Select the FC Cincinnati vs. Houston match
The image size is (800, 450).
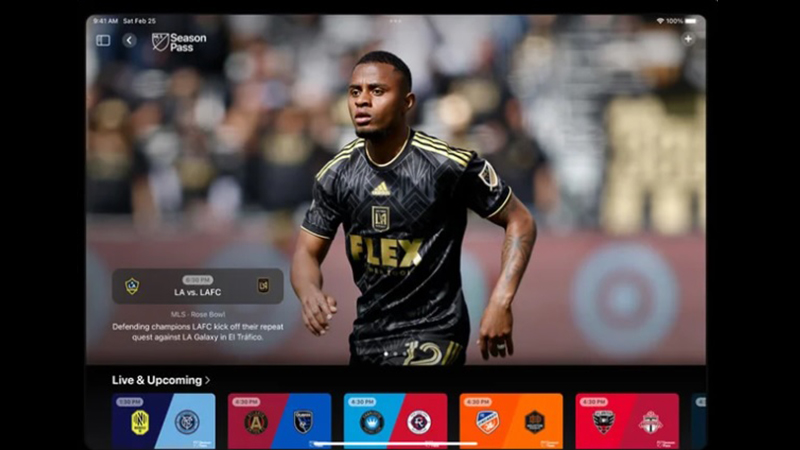[x=511, y=421]
